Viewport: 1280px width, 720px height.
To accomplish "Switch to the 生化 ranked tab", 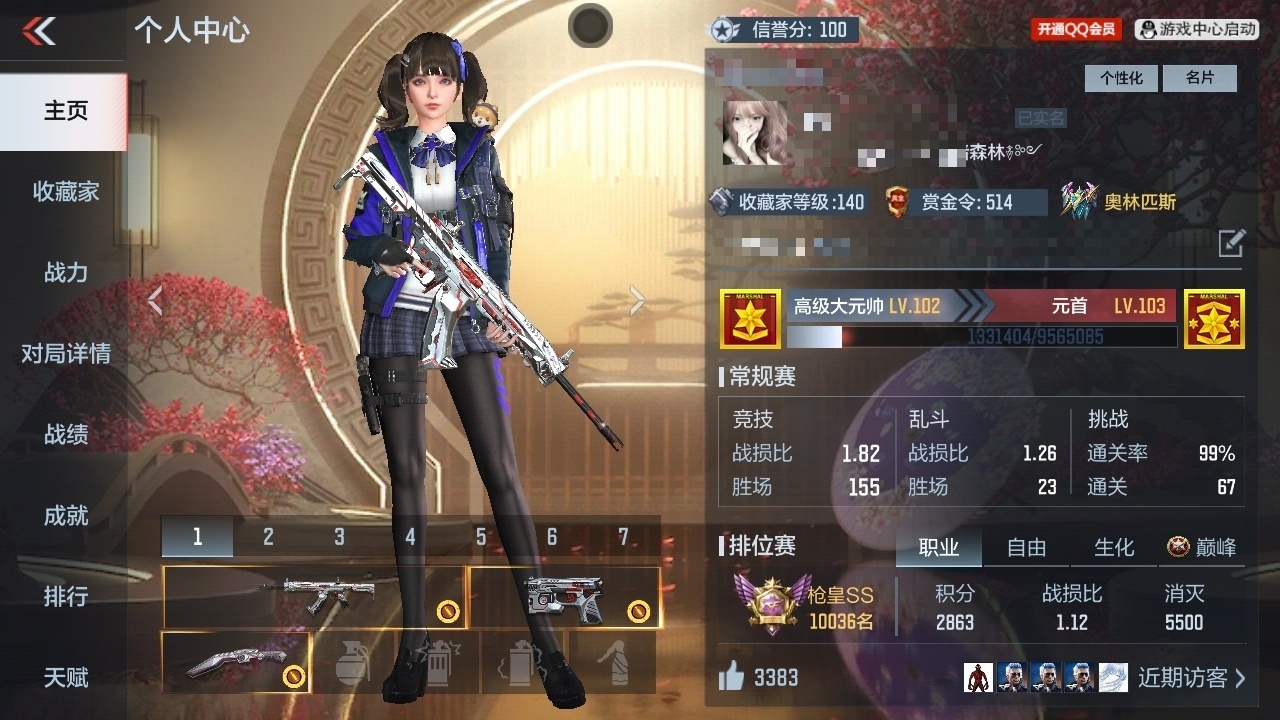I will pyautogui.click(x=1113, y=547).
